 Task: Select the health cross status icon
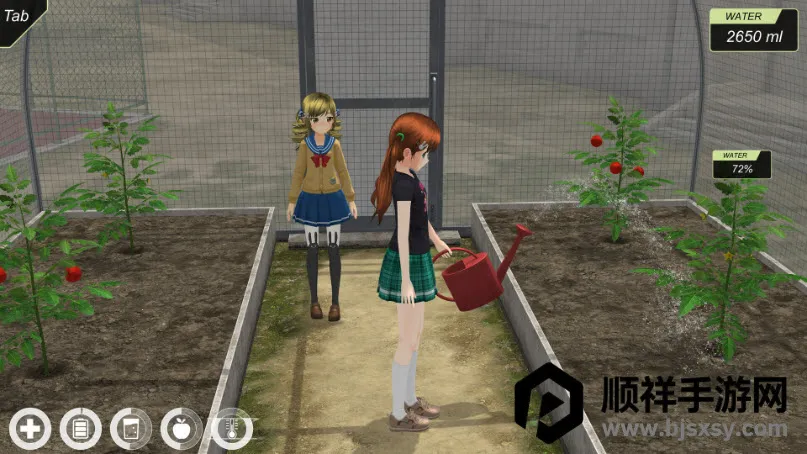[x=31, y=429]
